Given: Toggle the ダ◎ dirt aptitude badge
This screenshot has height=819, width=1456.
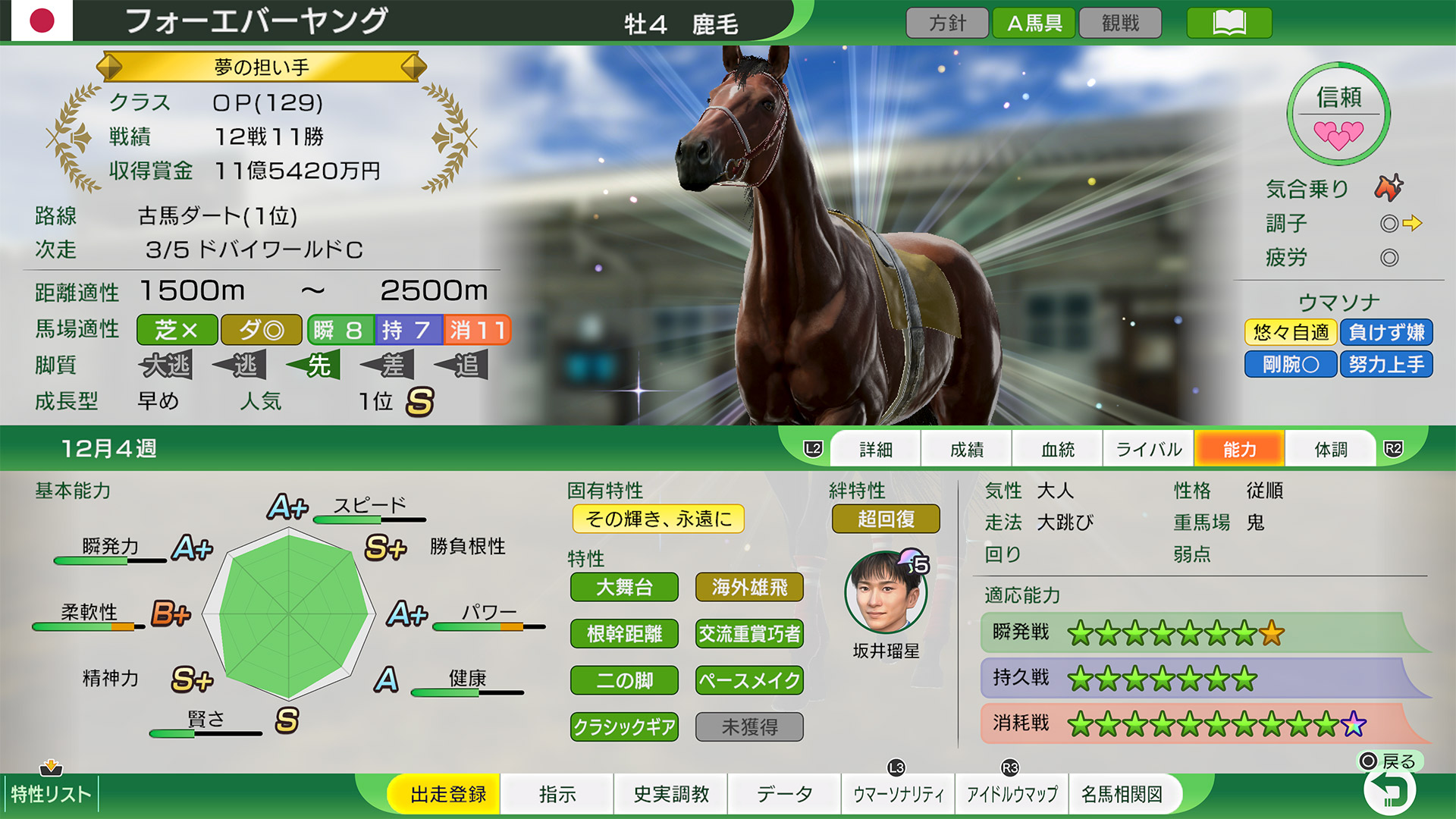Looking at the screenshot, I should [261, 330].
